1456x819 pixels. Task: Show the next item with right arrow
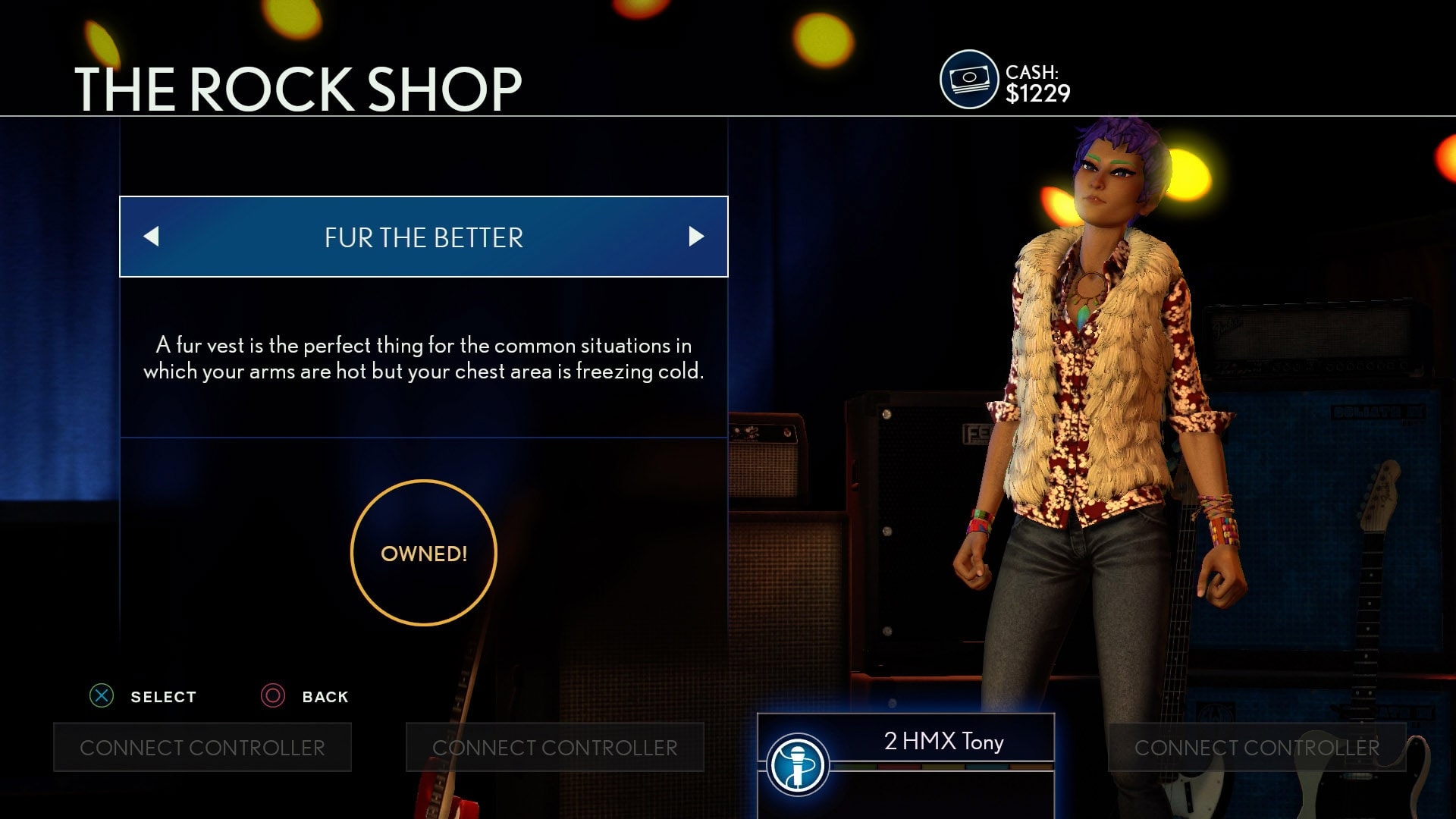[695, 237]
